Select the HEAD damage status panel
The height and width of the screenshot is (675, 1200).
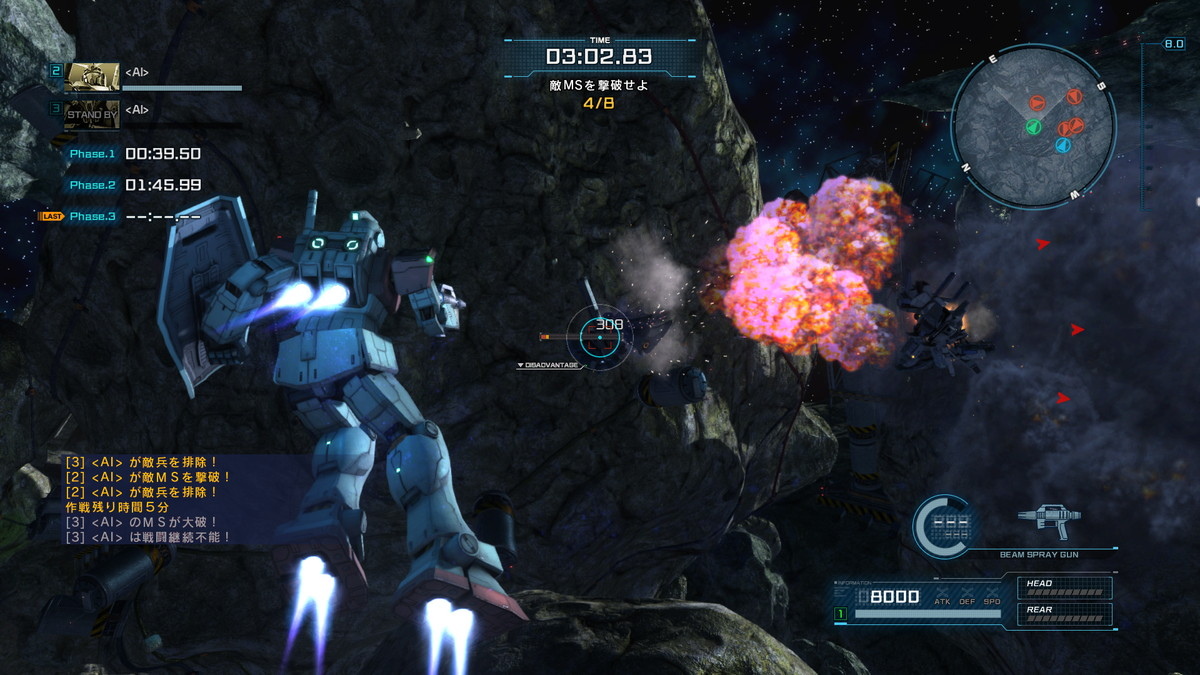coord(1064,588)
